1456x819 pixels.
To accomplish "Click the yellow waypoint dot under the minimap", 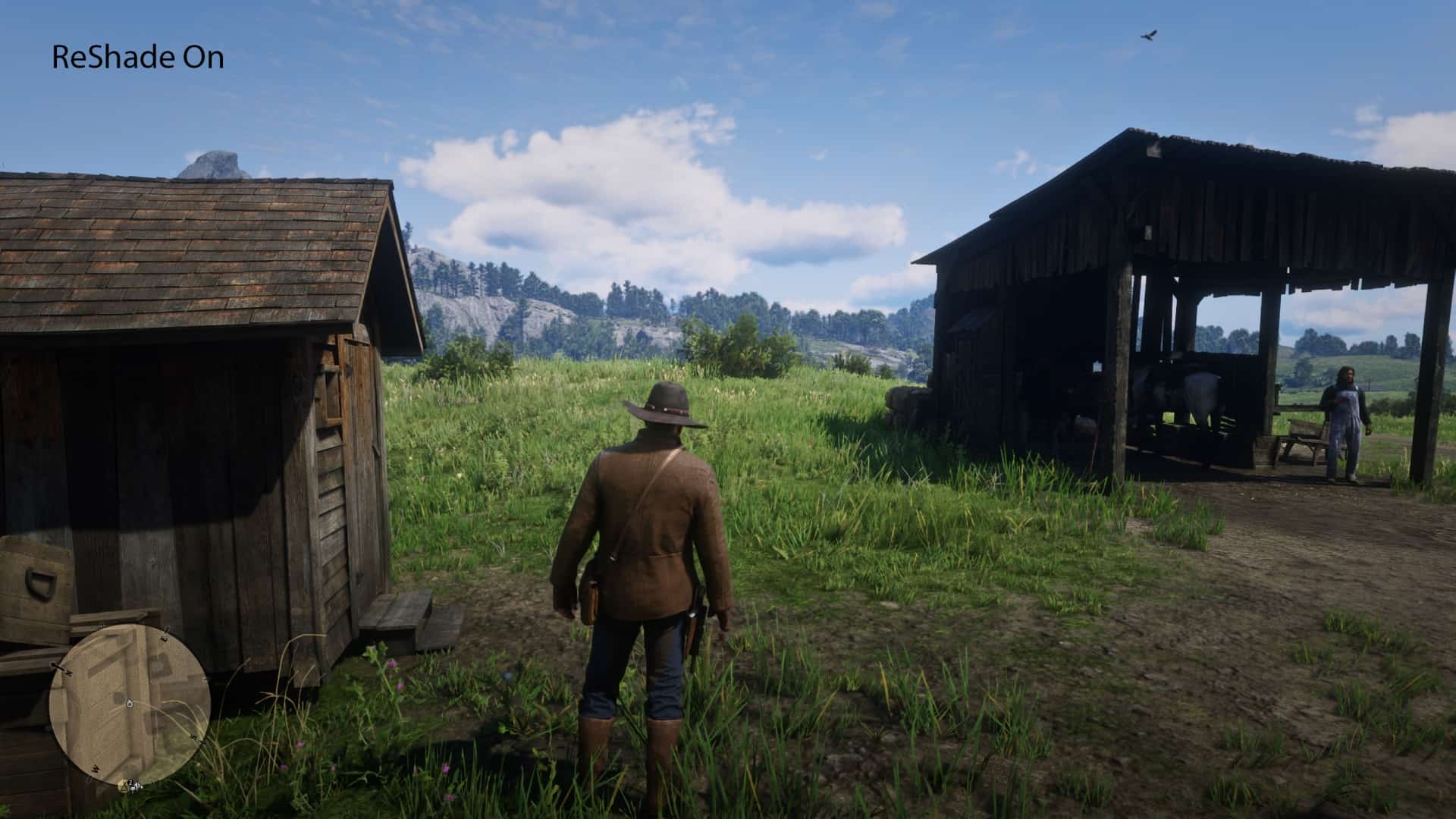I will tap(124, 786).
